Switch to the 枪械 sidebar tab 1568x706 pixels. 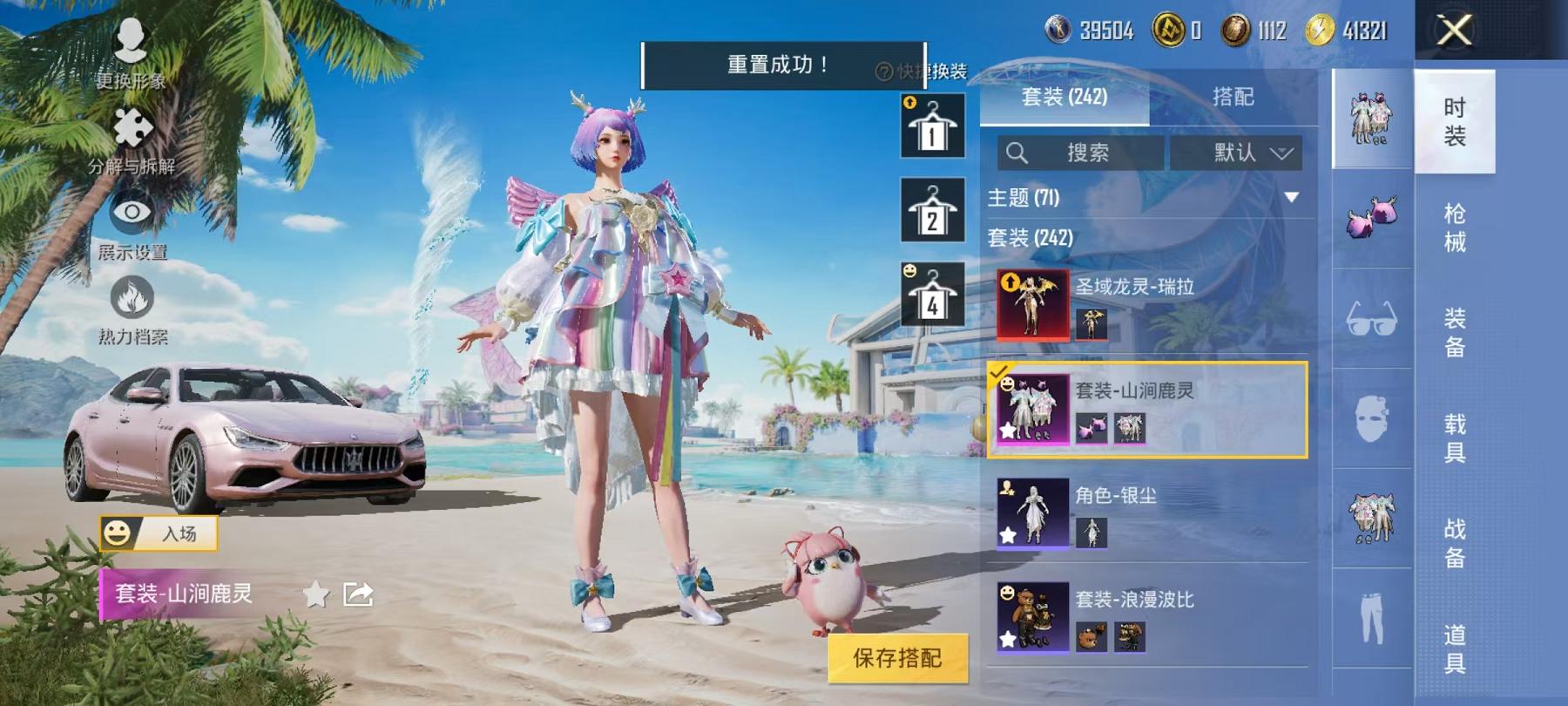[x=1457, y=227]
